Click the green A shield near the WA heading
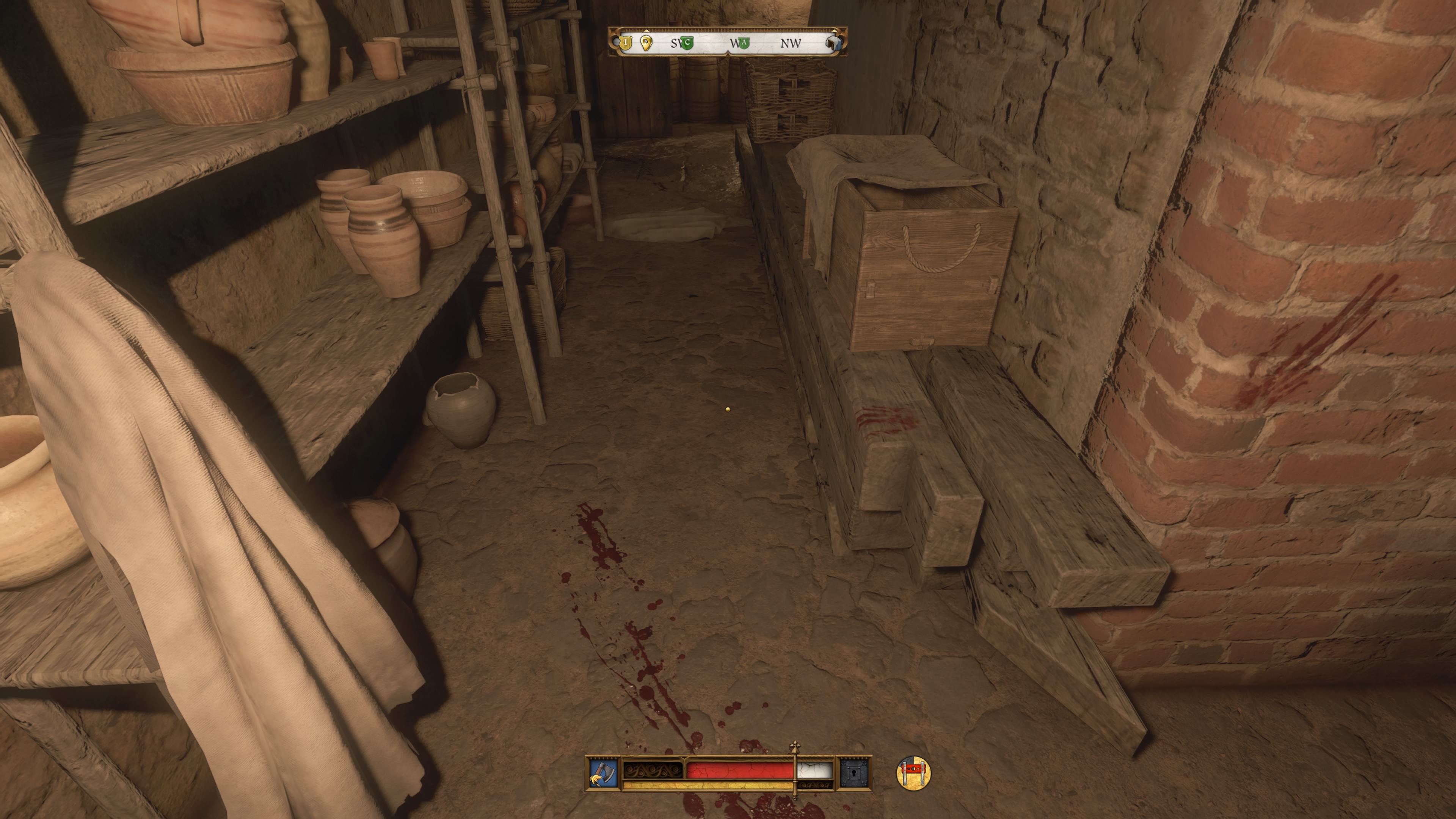The image size is (1456, 819). coord(744,44)
